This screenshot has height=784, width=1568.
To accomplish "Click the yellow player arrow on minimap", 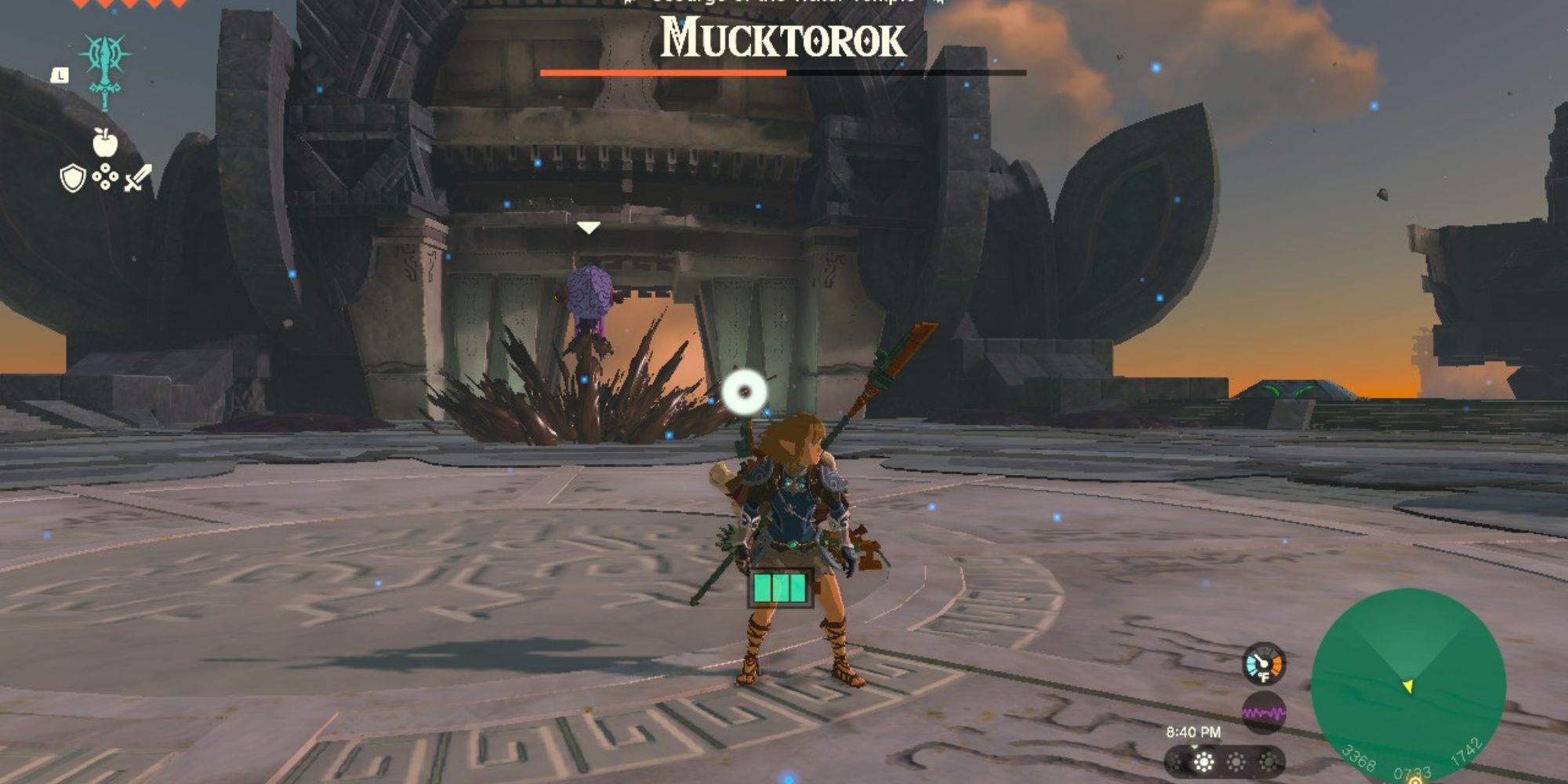I will [1409, 684].
